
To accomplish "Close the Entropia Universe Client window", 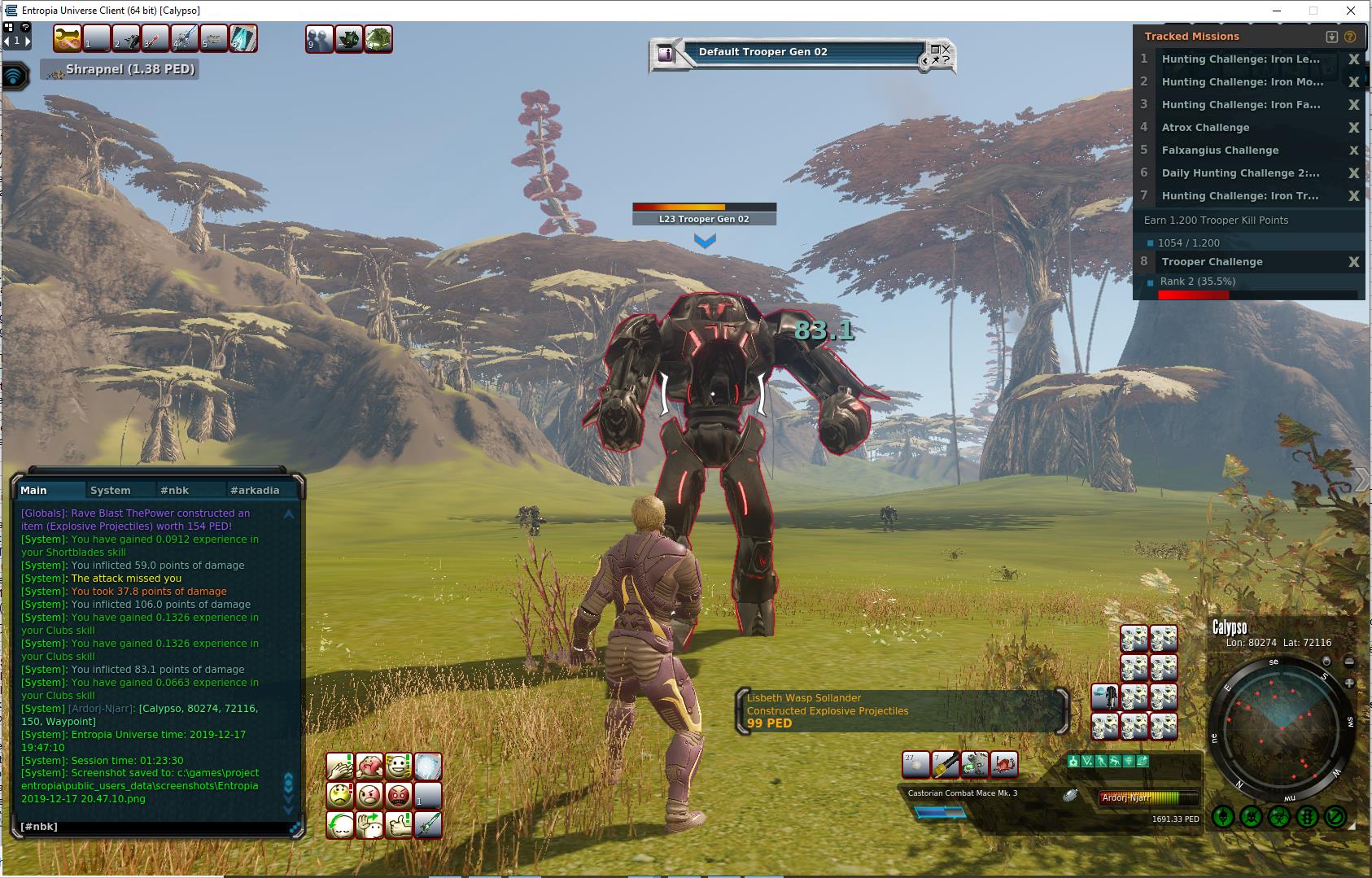I will 1352,11.
